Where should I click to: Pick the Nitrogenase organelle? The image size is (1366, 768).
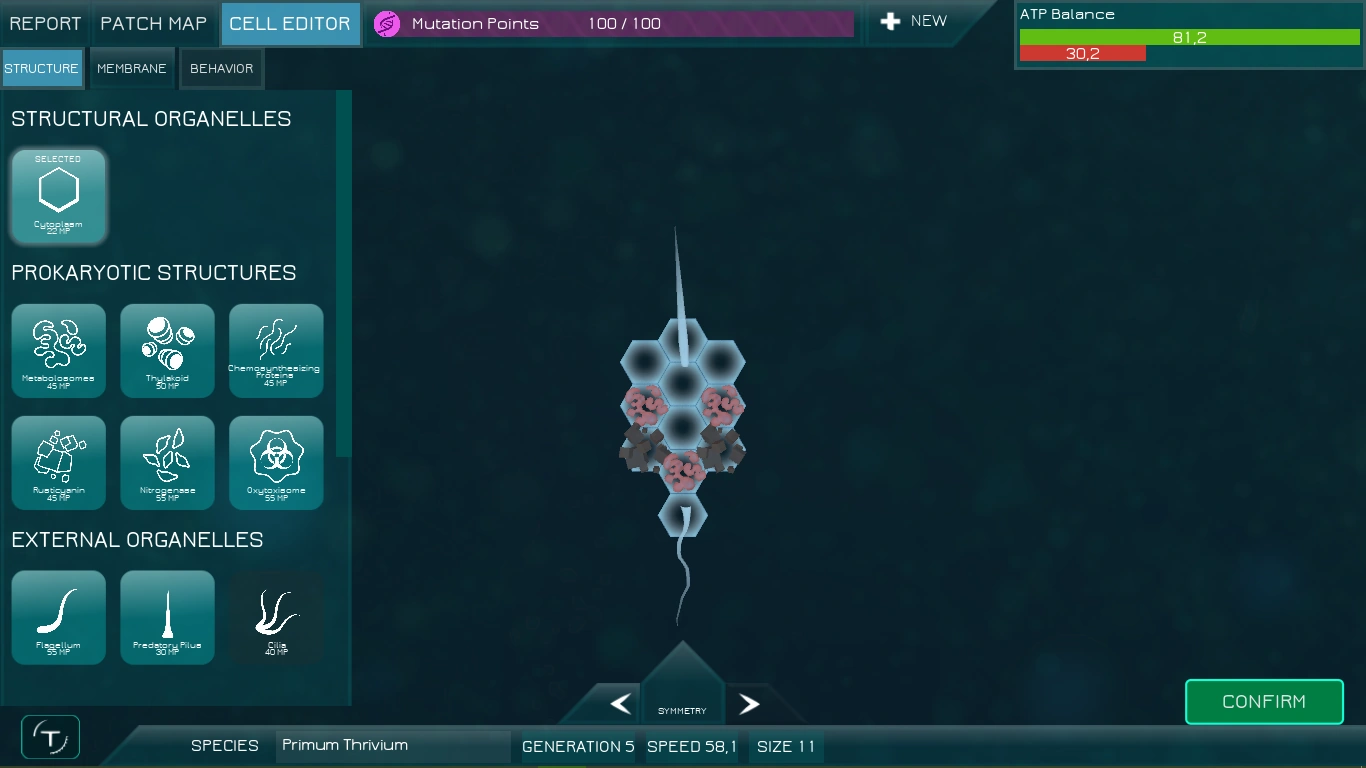click(167, 462)
